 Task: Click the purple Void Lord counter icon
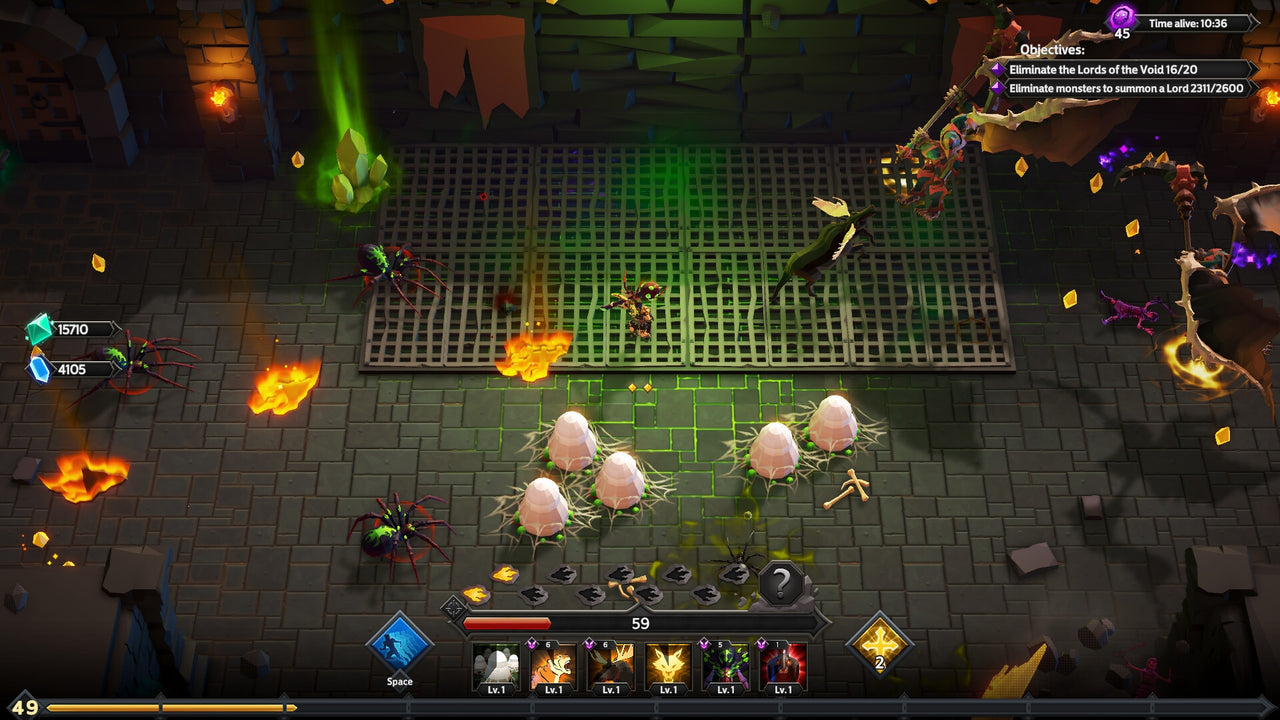[1122, 17]
